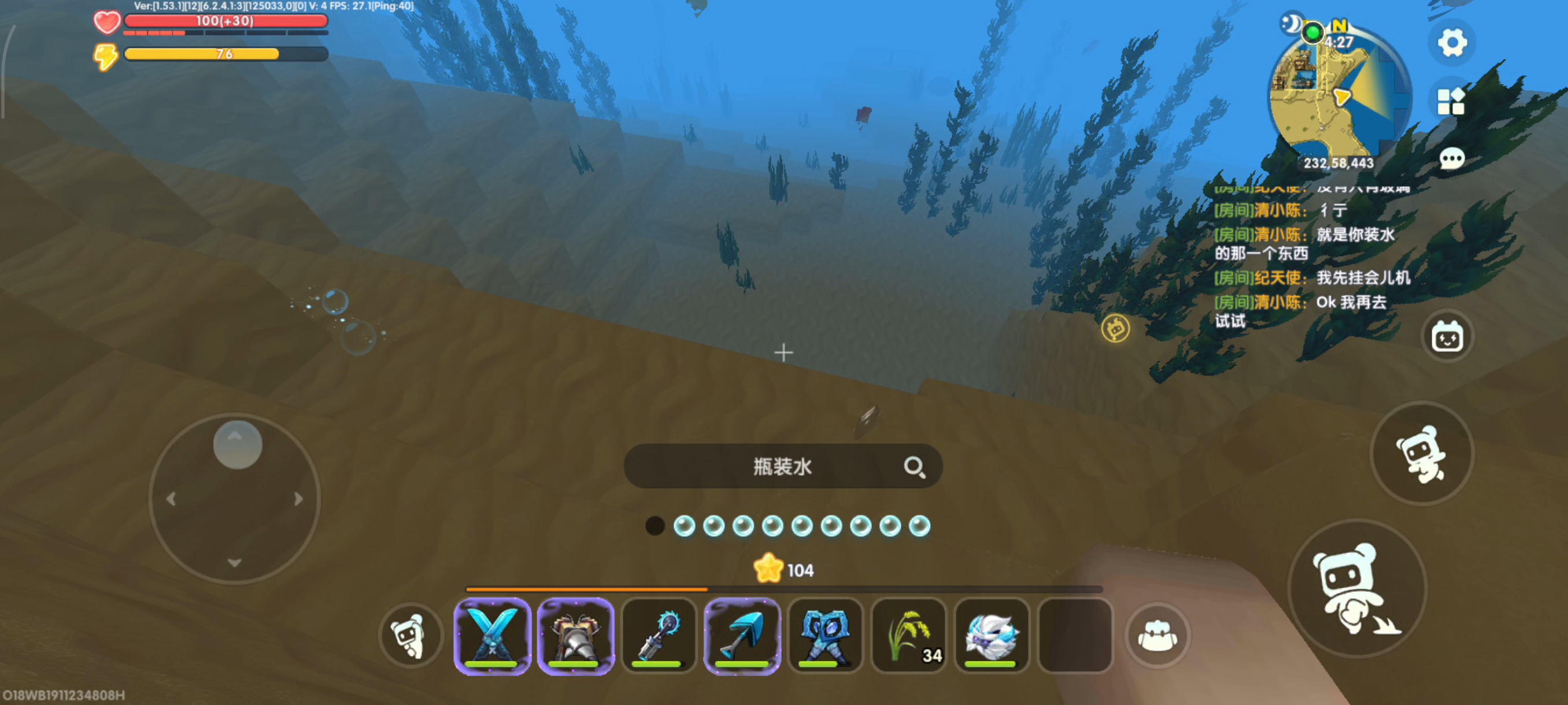Open the crouch robot button above jump
This screenshot has height=705, width=1568.
click(1422, 453)
